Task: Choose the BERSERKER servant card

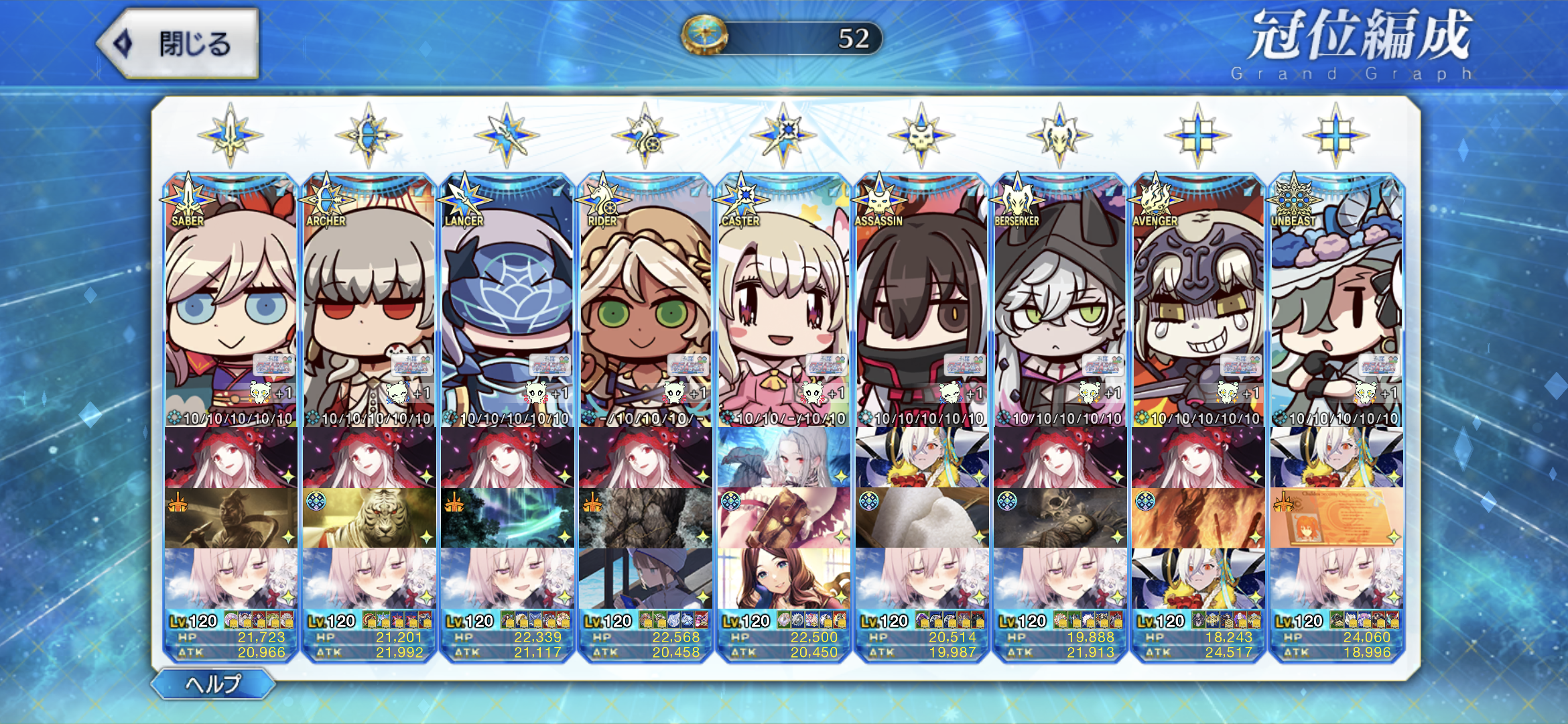Action: [x=1059, y=302]
